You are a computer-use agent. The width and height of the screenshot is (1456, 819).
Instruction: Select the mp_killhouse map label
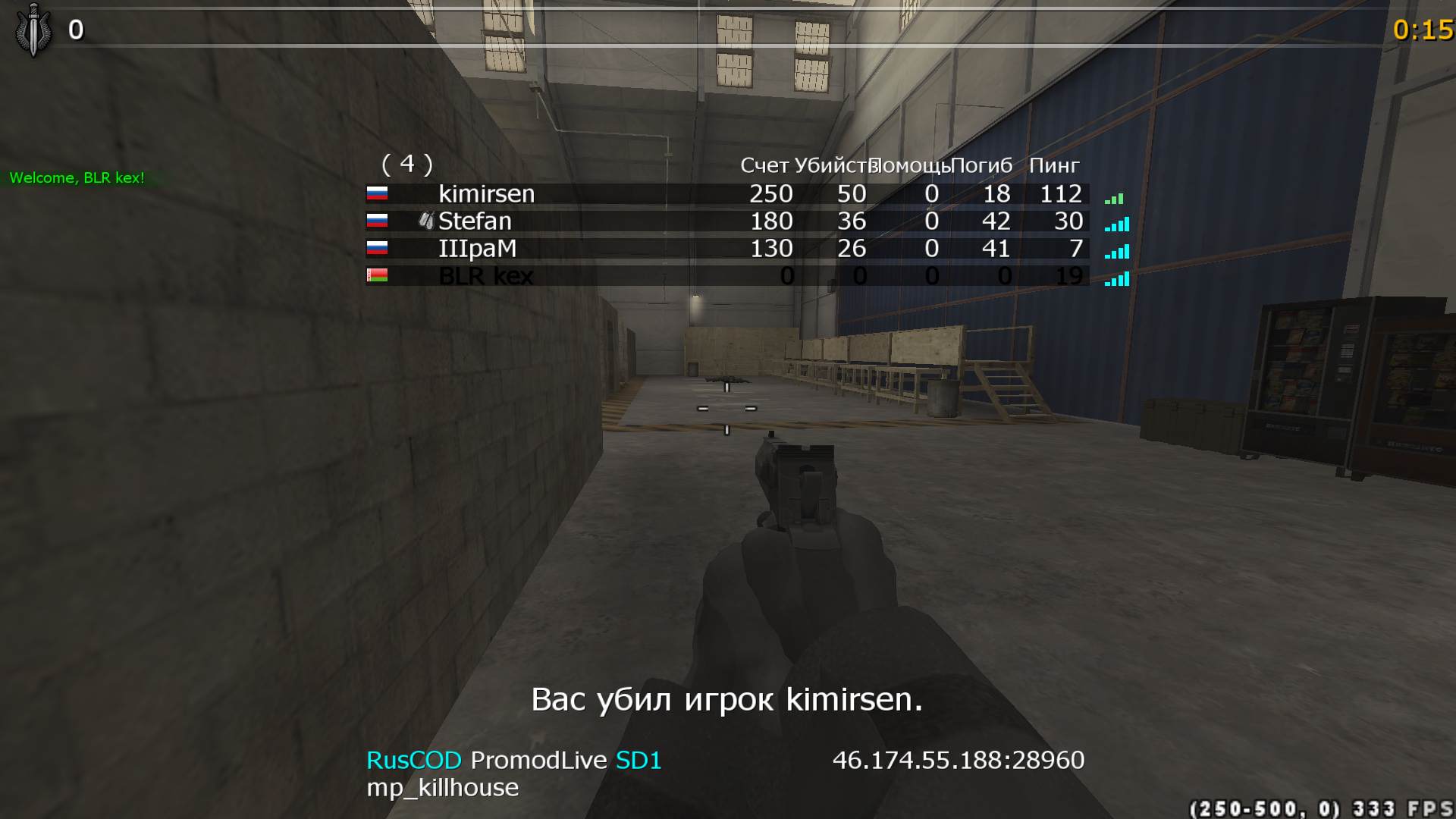click(x=442, y=788)
